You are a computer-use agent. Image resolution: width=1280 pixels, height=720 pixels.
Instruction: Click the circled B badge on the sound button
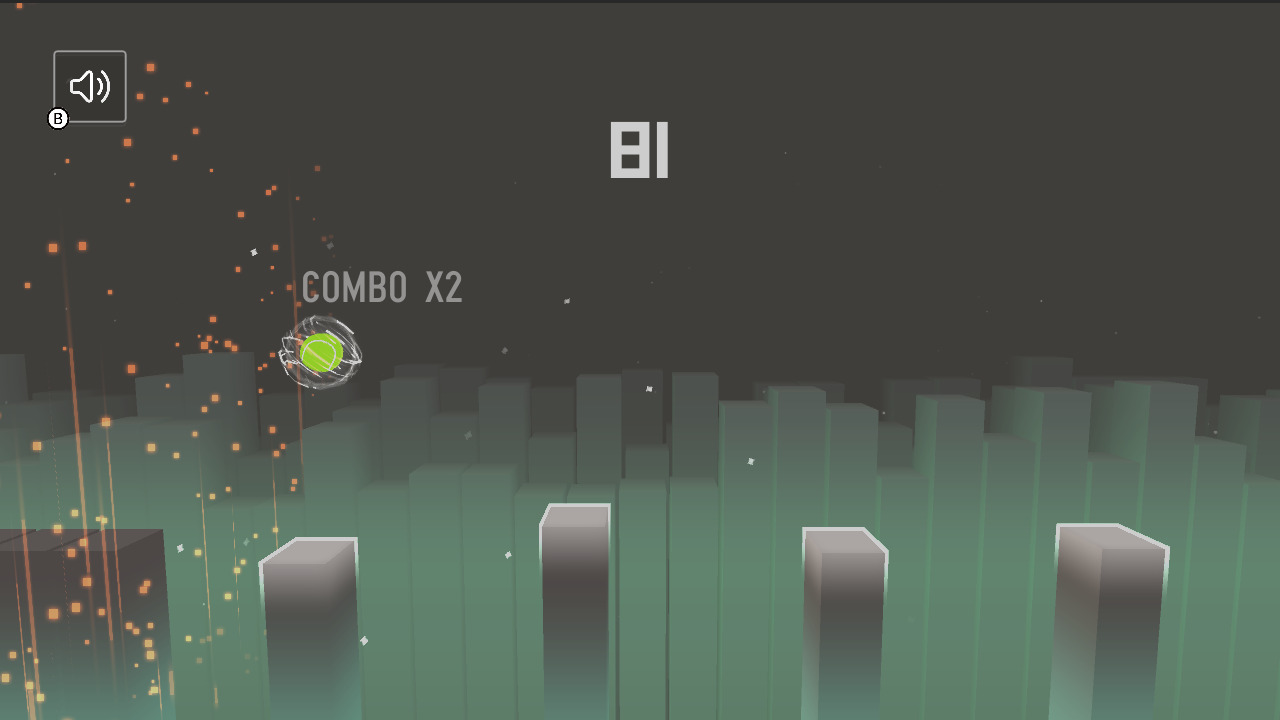click(x=58, y=118)
